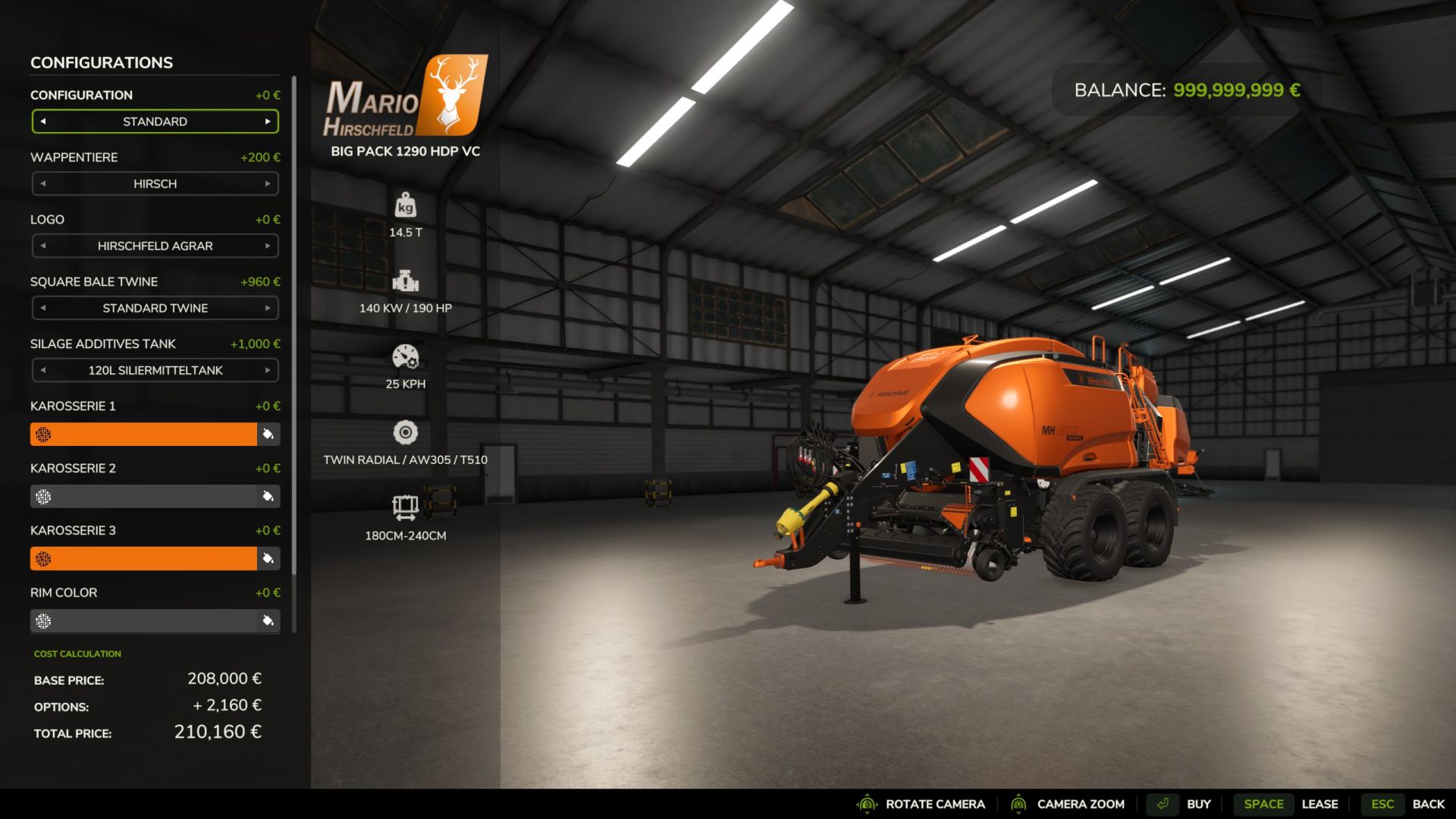Switch Wappentiere from Hirsch to next option
This screenshot has width=1456, height=819.
click(x=268, y=184)
